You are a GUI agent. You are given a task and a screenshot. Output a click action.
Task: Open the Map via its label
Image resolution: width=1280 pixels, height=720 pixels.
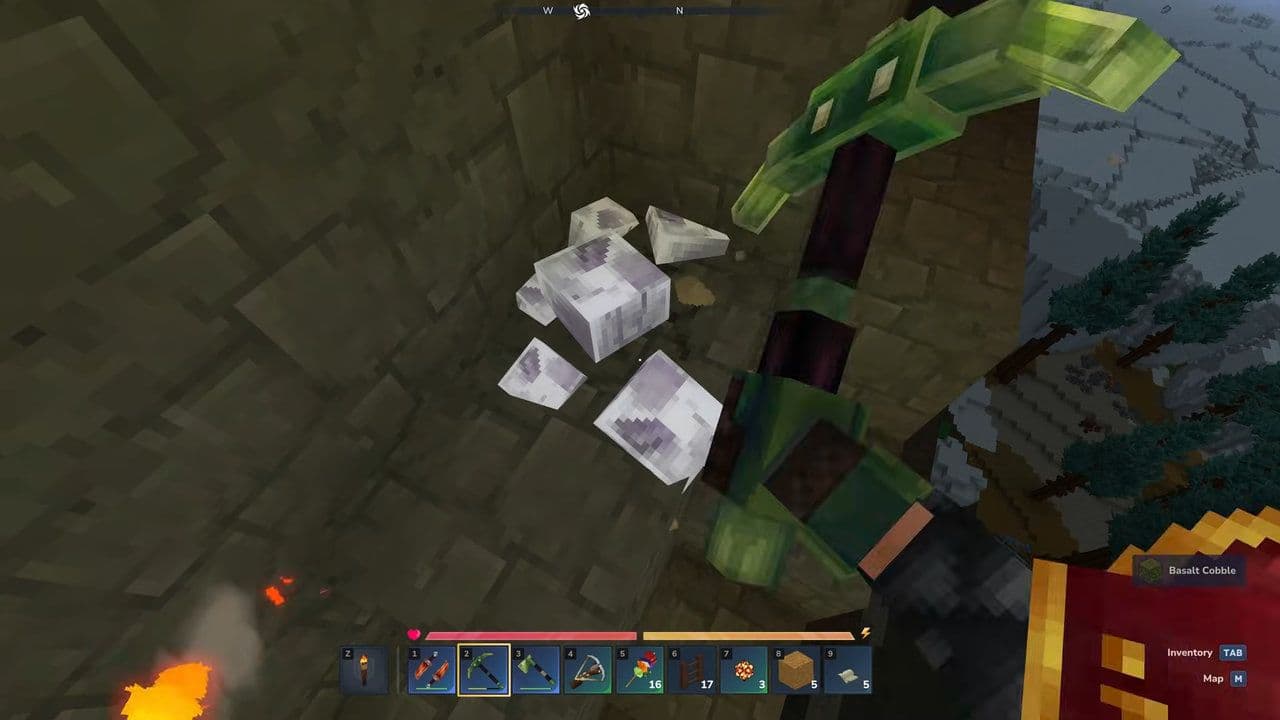pyautogui.click(x=1213, y=678)
